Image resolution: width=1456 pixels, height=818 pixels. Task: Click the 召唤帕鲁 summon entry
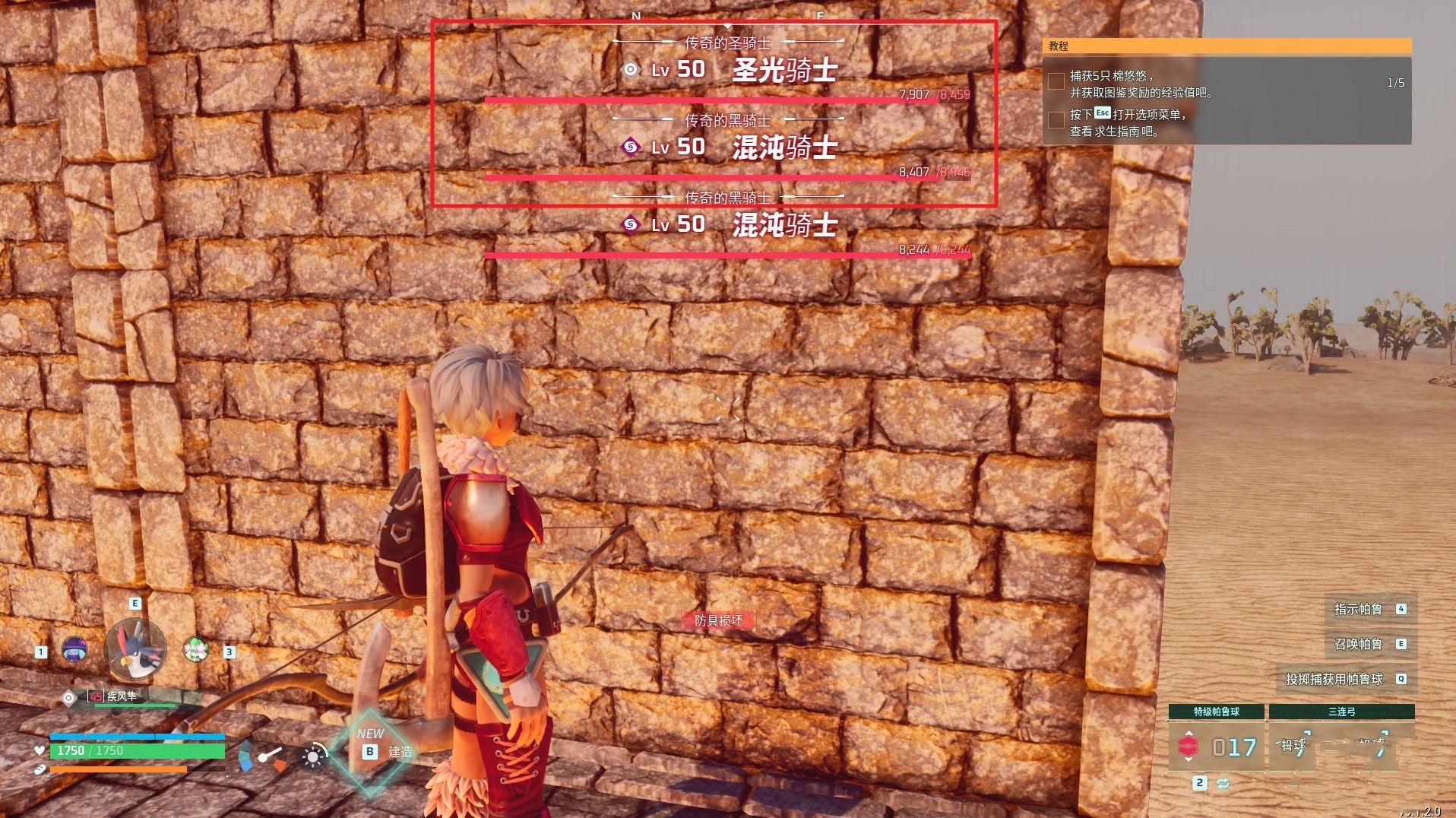pos(1369,644)
